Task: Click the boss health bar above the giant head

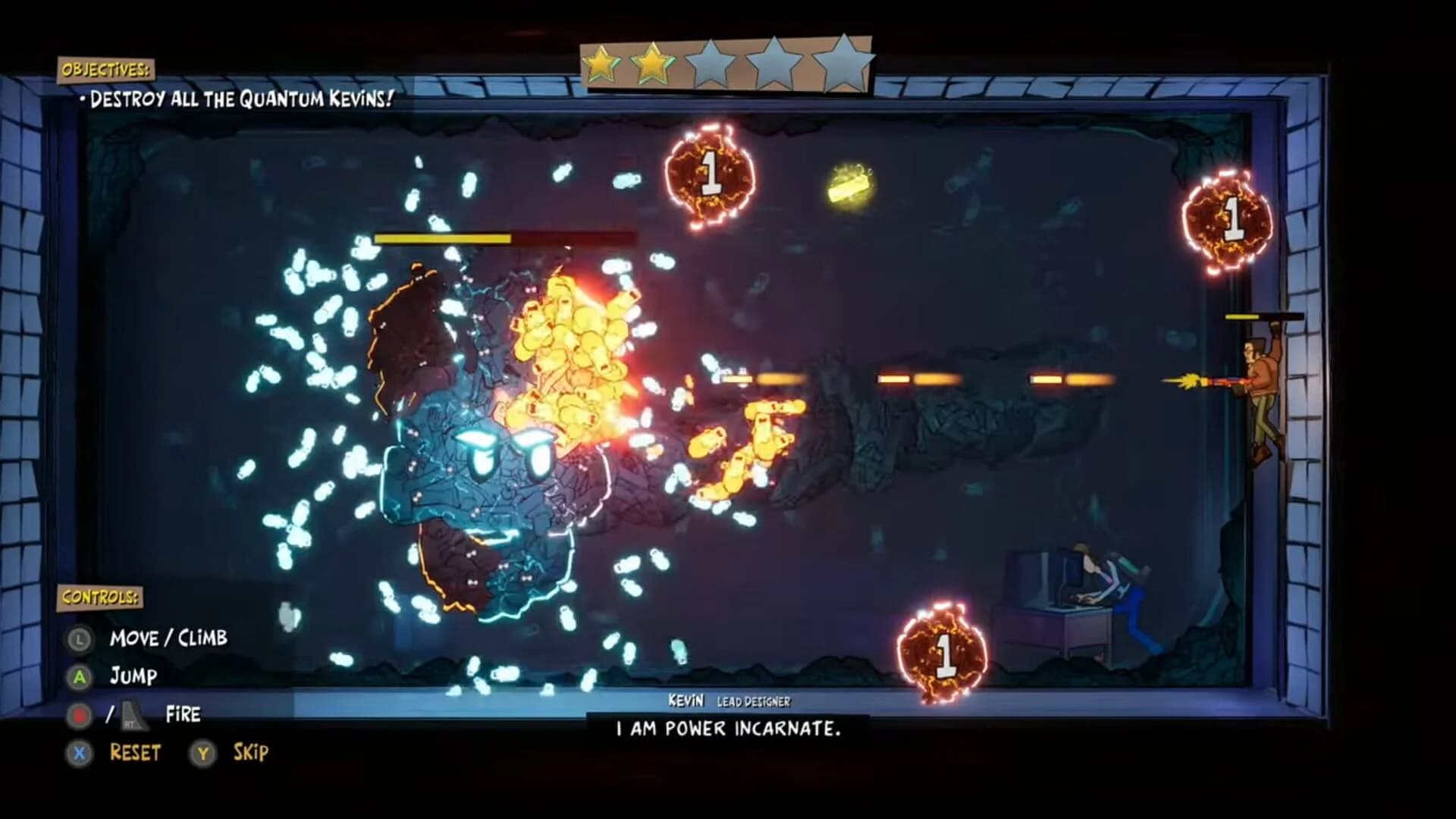Action: click(506, 239)
